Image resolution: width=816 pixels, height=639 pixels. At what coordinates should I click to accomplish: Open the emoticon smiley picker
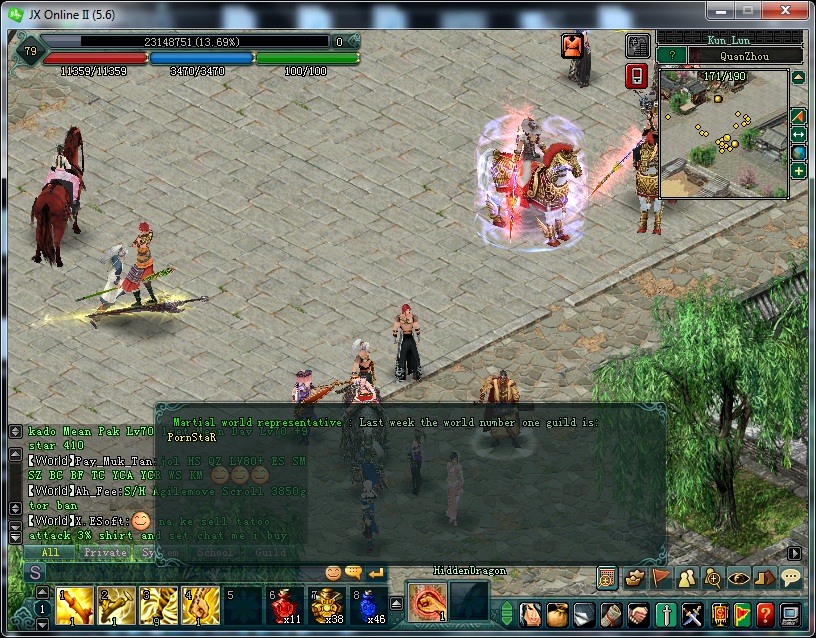click(334, 573)
